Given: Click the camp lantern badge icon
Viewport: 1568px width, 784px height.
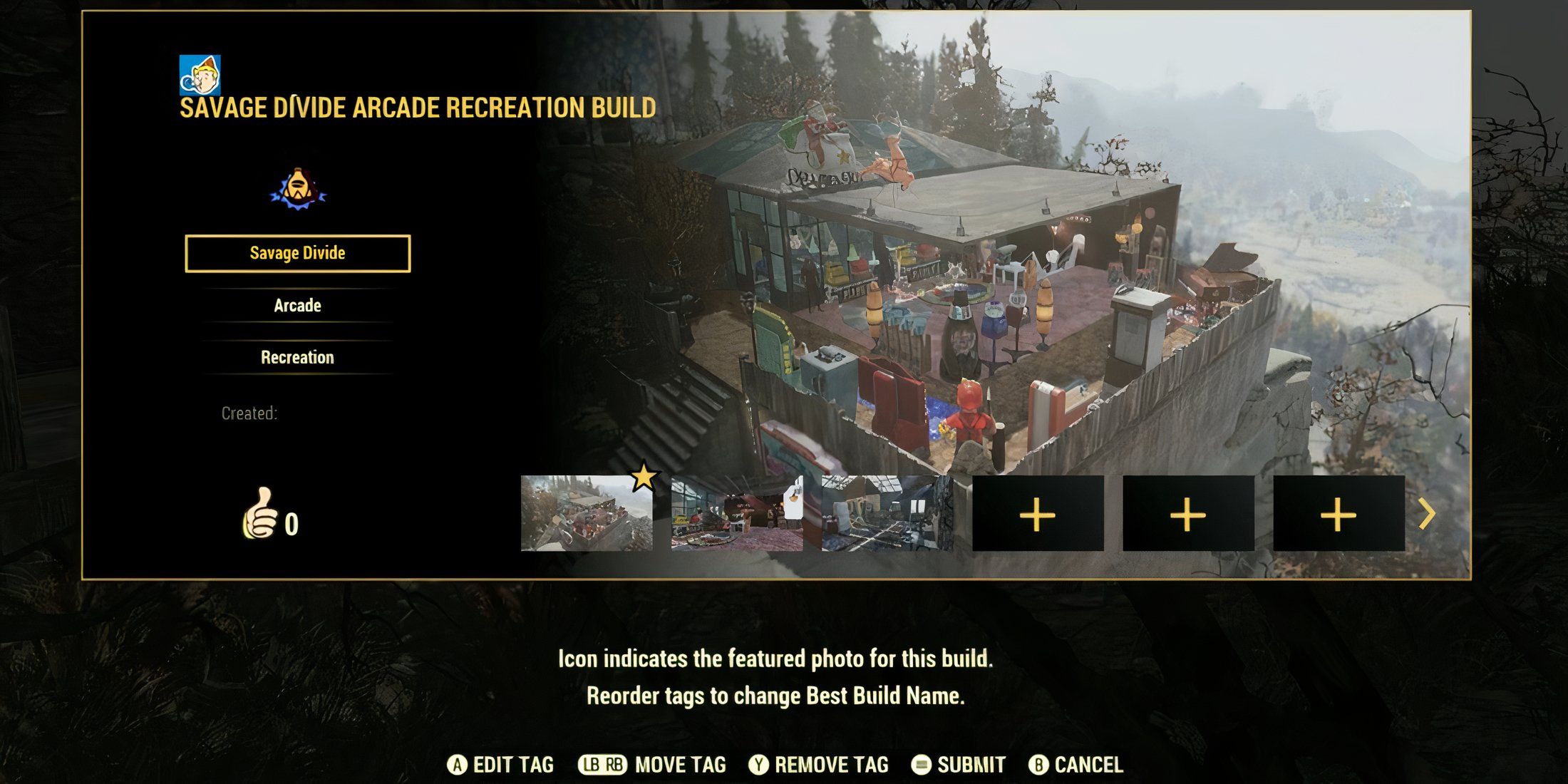Looking at the screenshot, I should click(298, 189).
